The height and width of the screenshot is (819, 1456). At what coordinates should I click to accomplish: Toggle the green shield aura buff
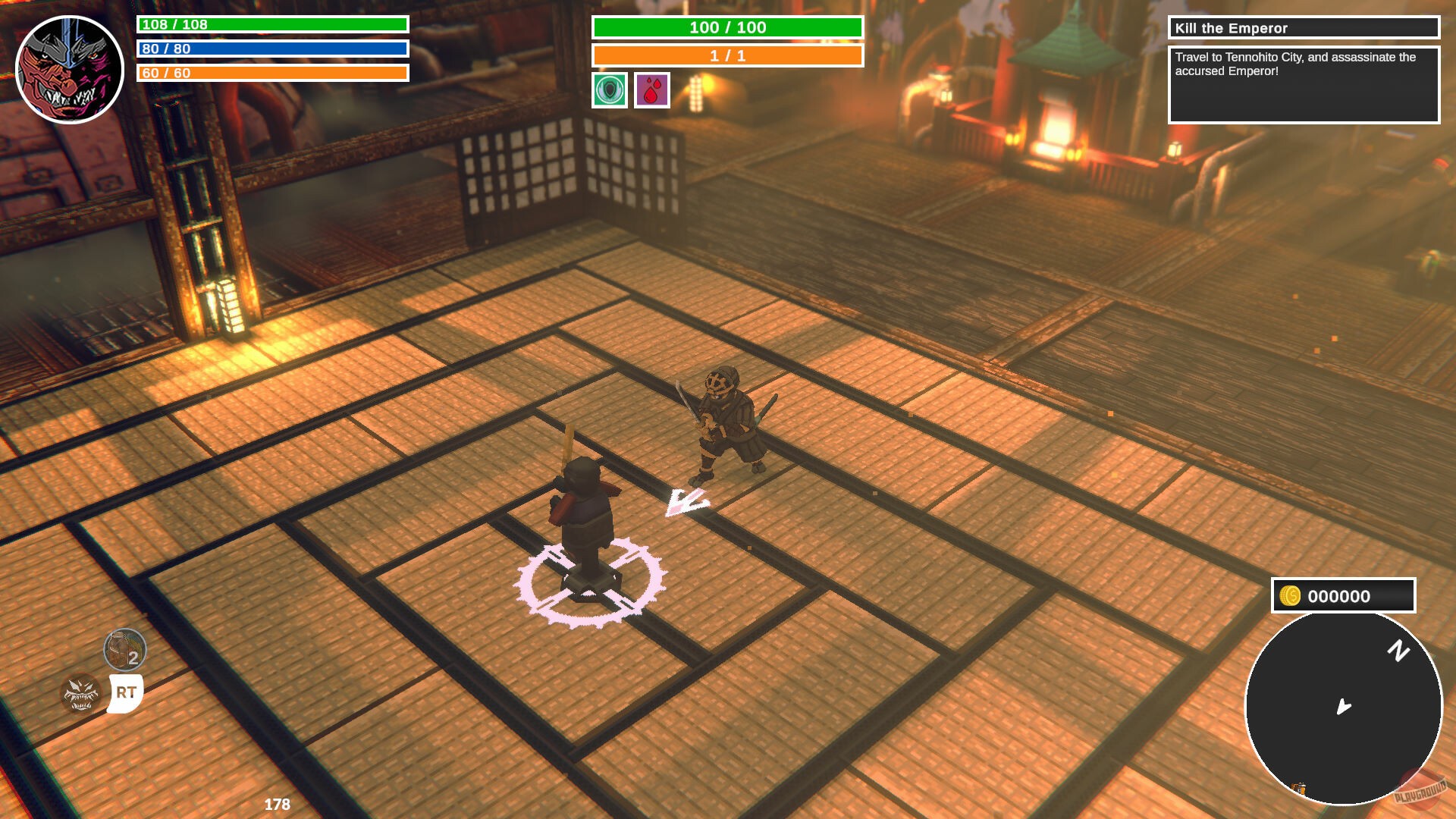pos(609,91)
